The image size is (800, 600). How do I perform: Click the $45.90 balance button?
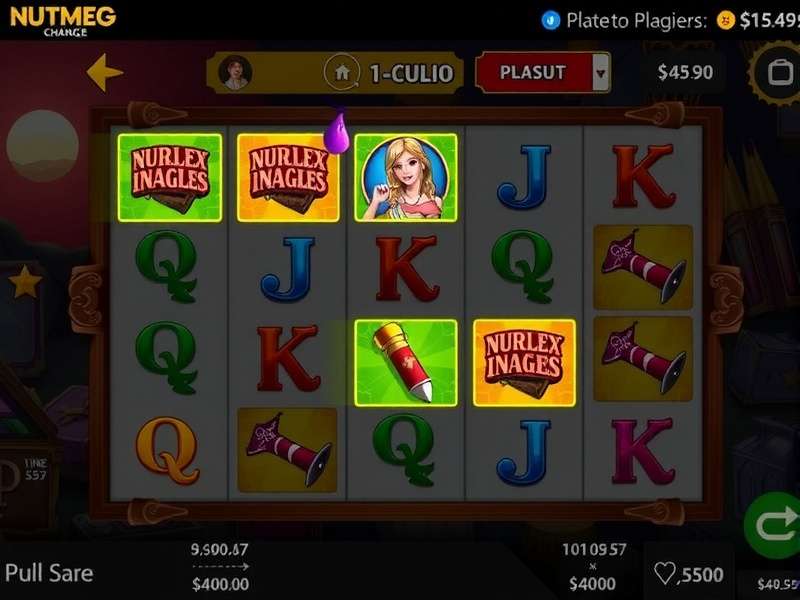(685, 72)
